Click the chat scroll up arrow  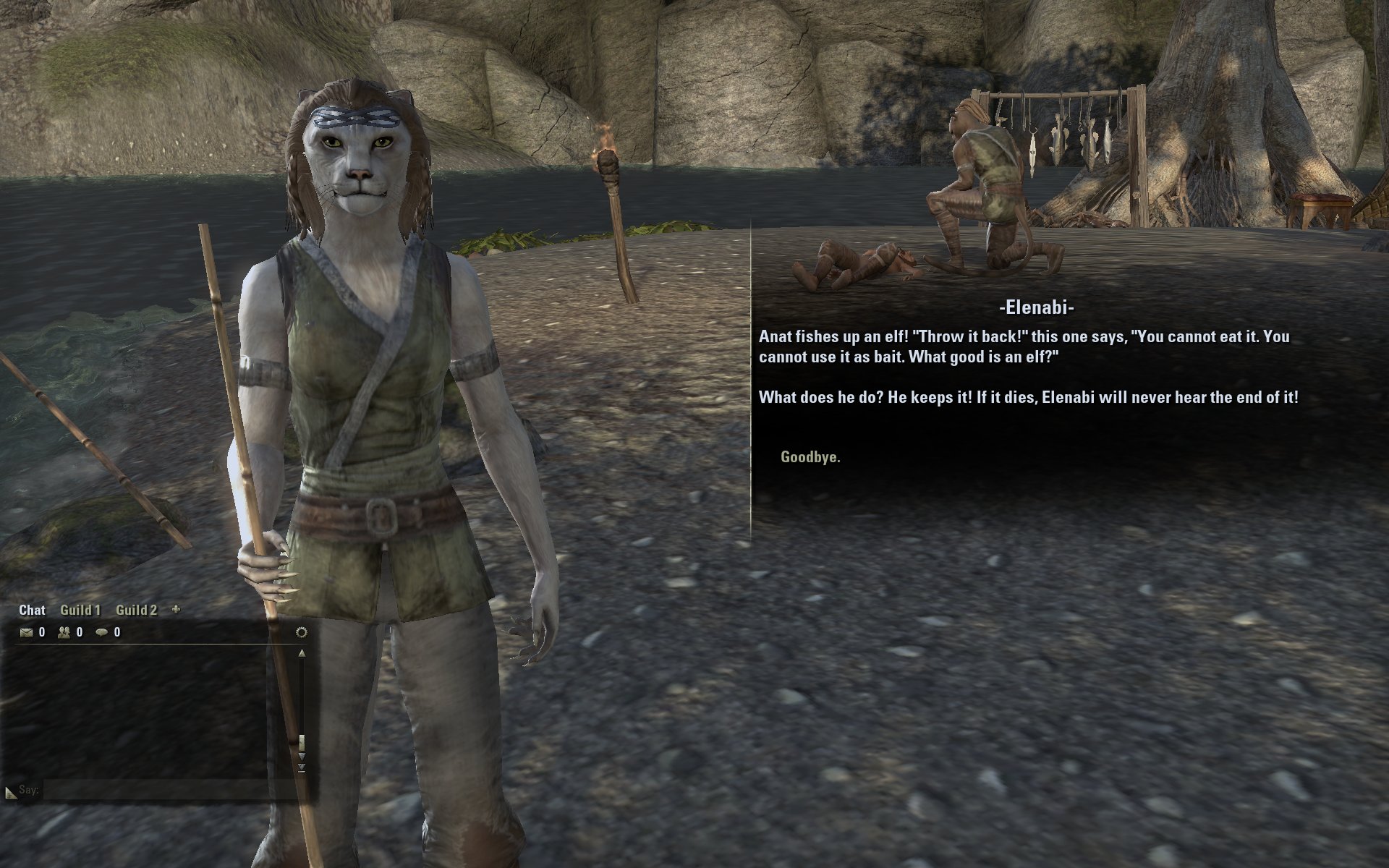tap(302, 653)
